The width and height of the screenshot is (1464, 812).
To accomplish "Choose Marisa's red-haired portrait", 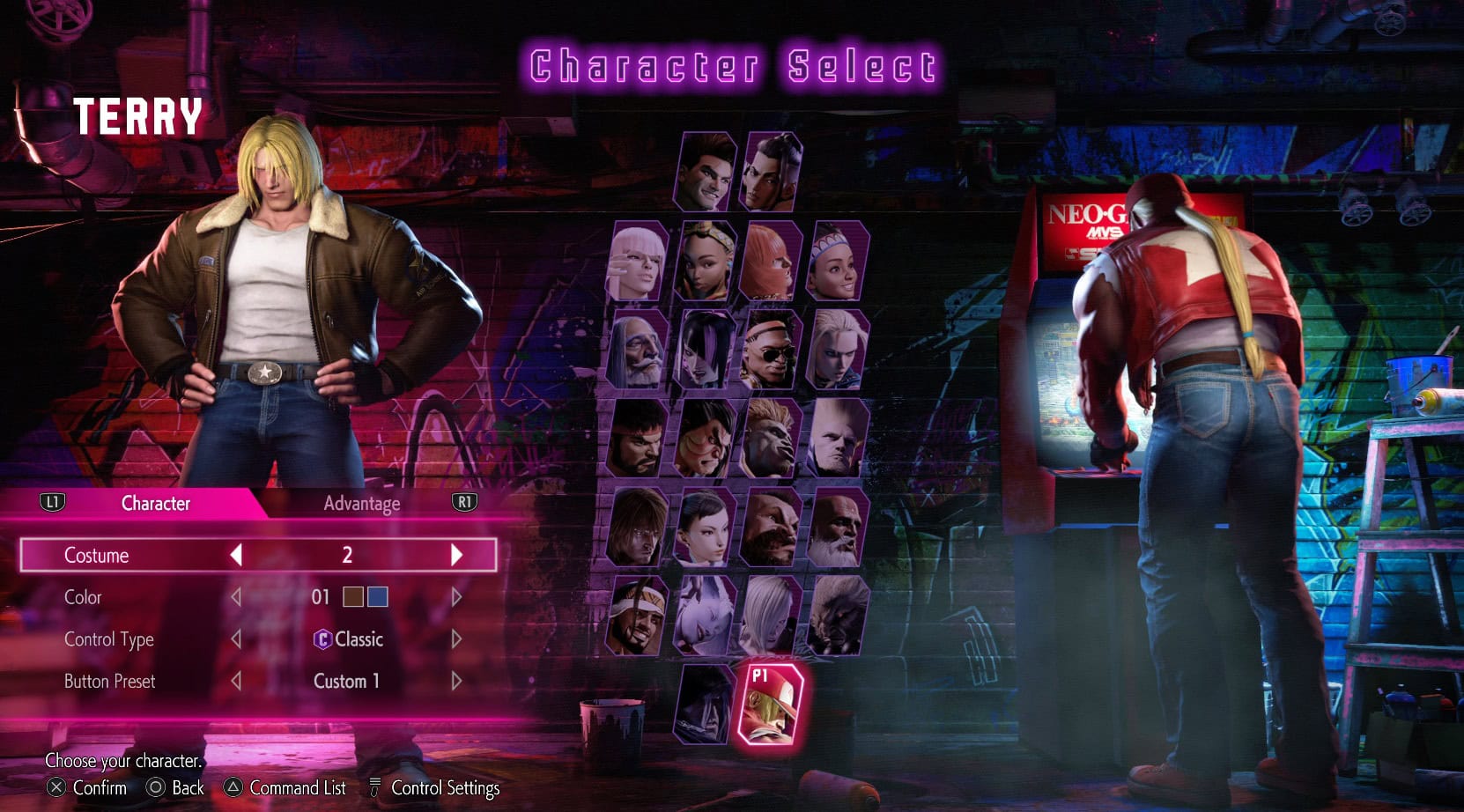I will 771,262.
